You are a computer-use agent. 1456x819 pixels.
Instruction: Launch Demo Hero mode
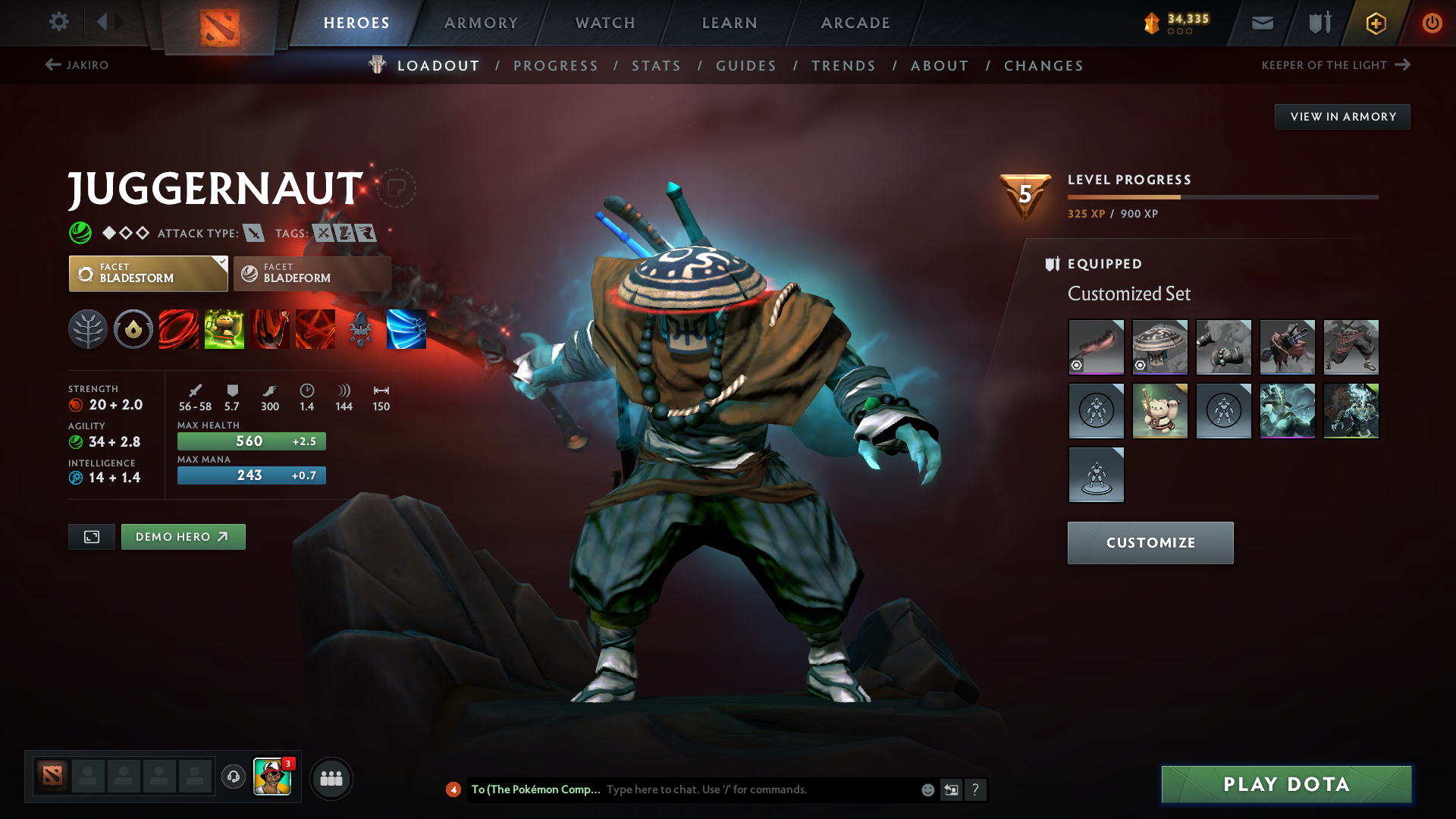pyautogui.click(x=183, y=536)
